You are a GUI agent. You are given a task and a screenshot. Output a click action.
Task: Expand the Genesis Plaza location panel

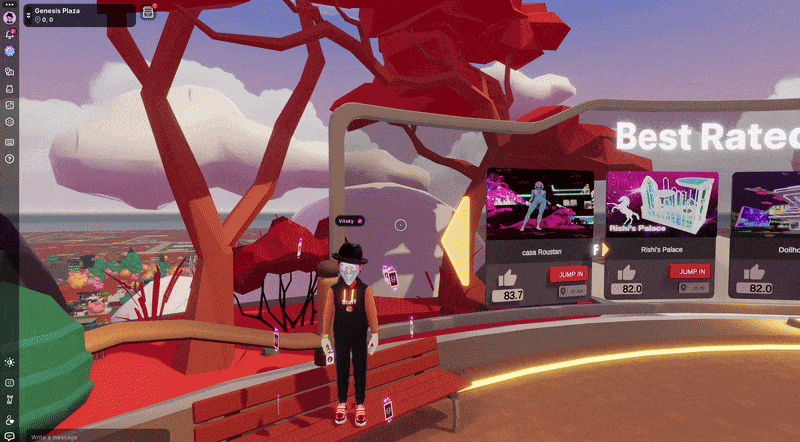pyautogui.click(x=28, y=14)
